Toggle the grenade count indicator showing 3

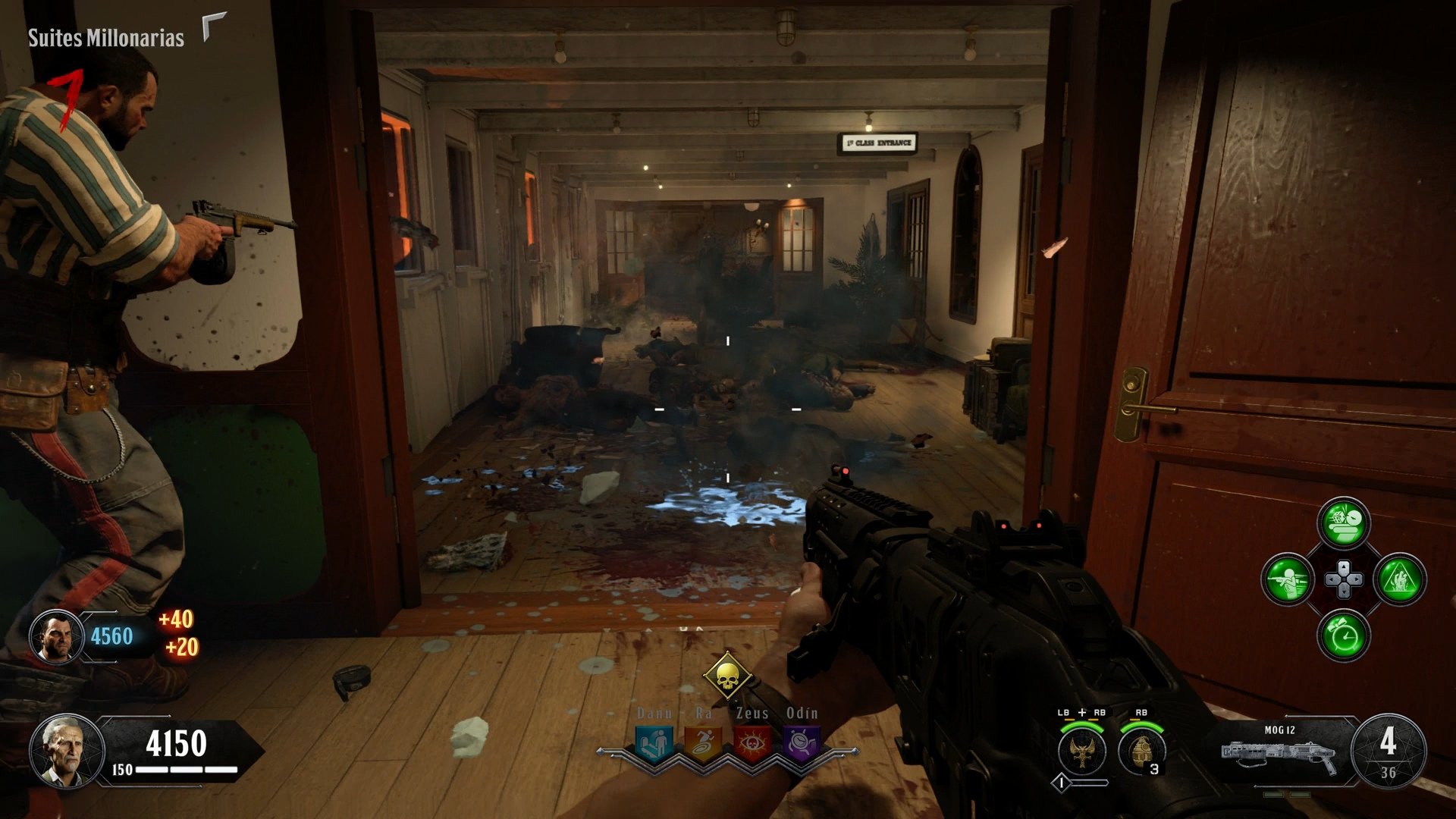coord(1154,769)
